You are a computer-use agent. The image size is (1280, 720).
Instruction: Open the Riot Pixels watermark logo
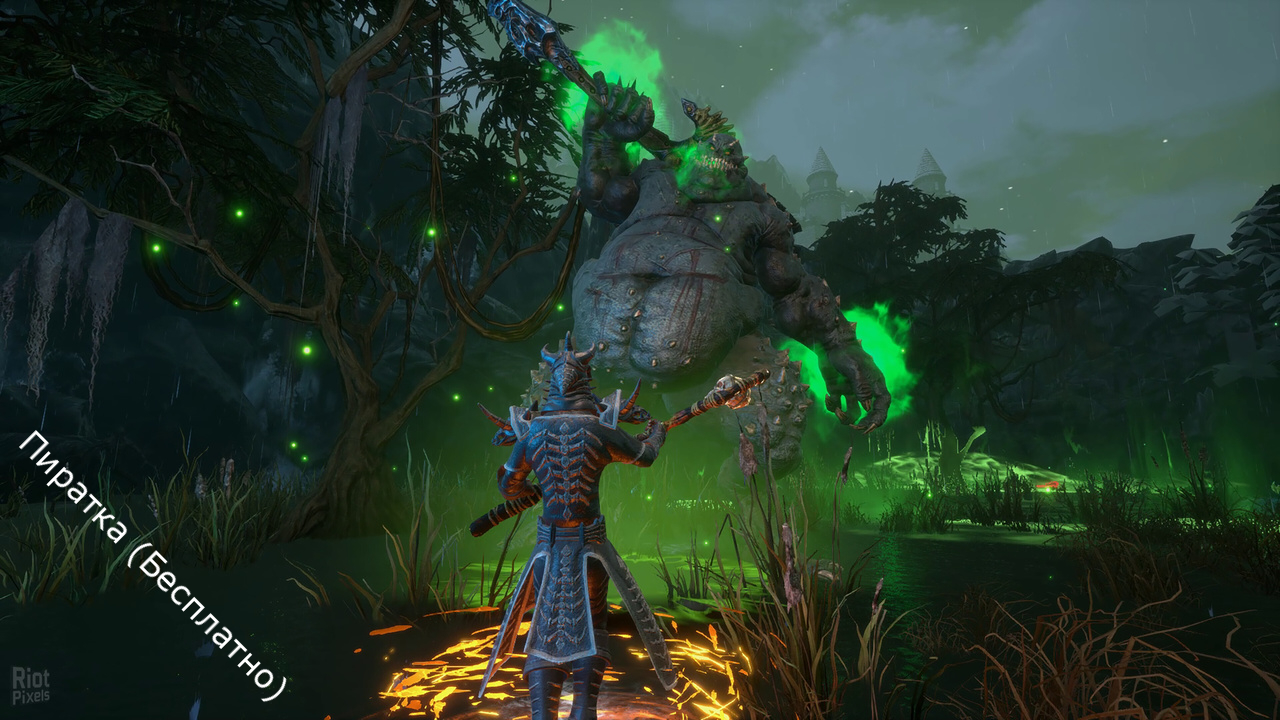30,685
